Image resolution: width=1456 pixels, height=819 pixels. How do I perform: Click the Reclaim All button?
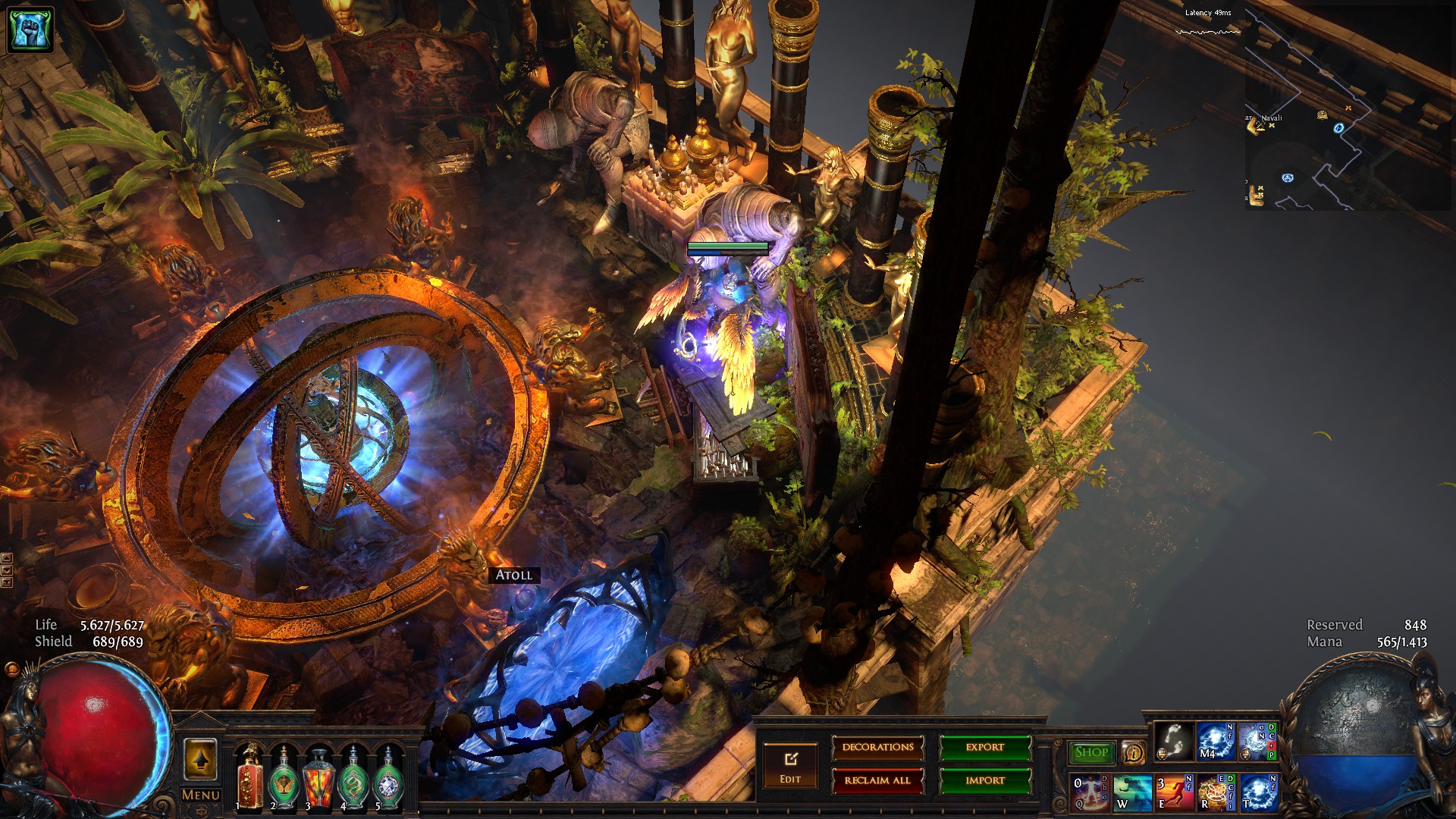tap(877, 780)
